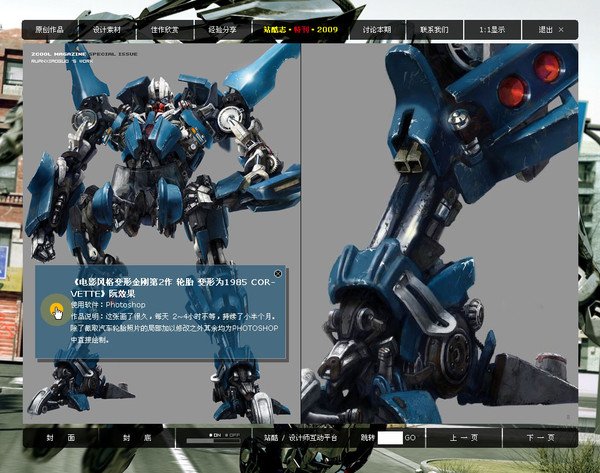Select the 佳作欣赏 menu entry

coord(165,30)
